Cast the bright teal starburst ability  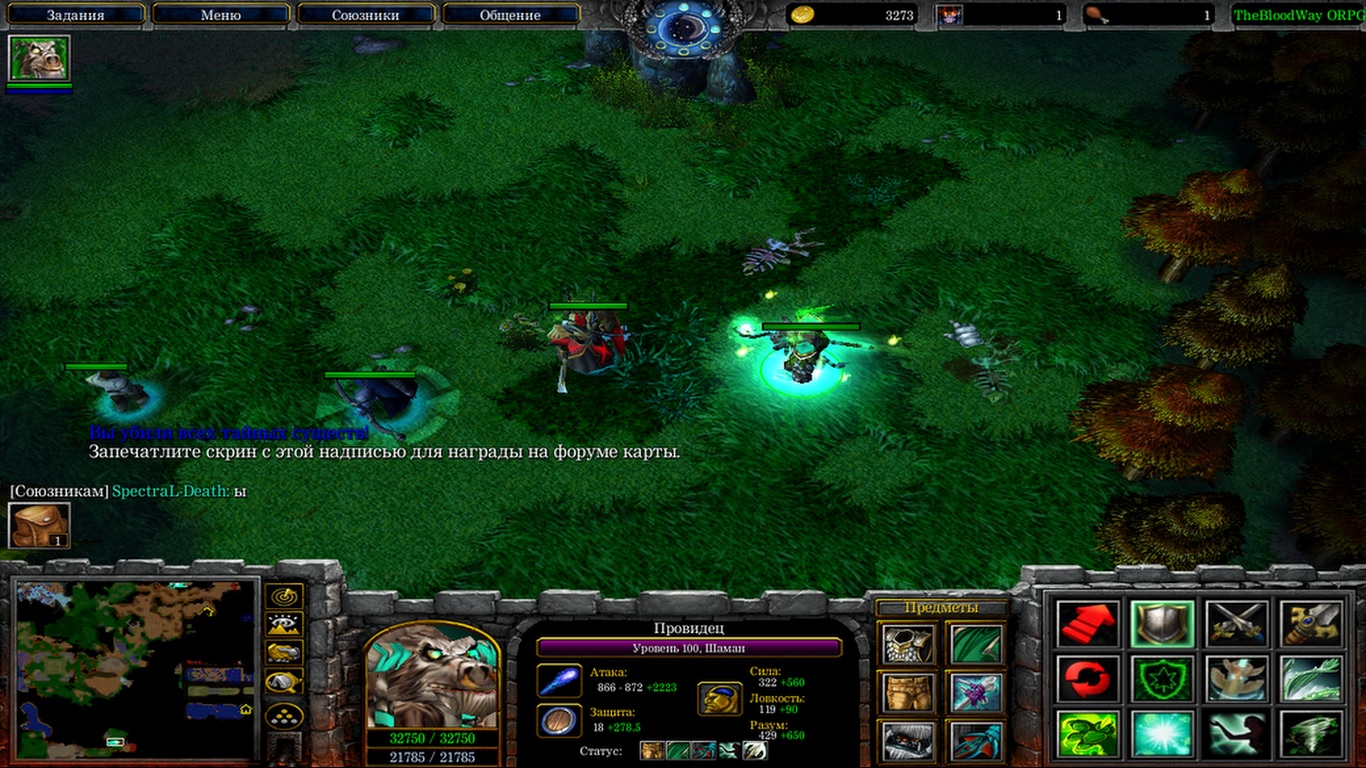[1162, 734]
